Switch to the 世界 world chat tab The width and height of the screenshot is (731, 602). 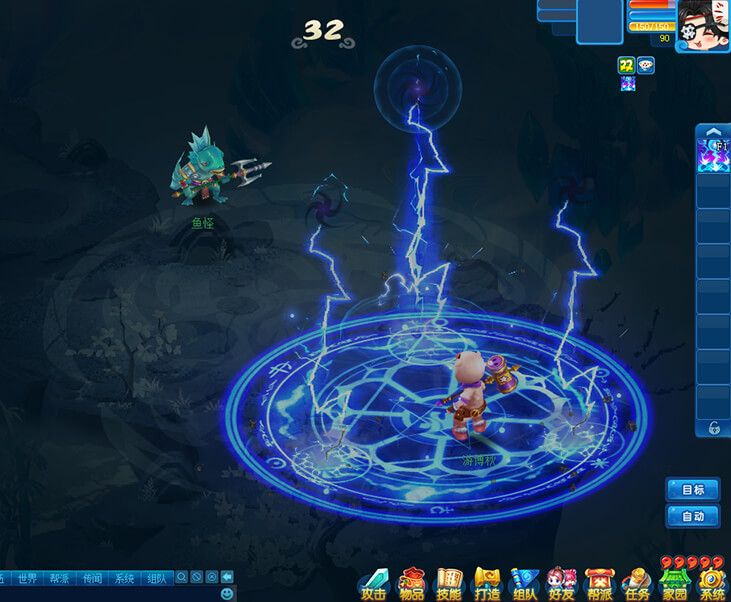[27, 578]
